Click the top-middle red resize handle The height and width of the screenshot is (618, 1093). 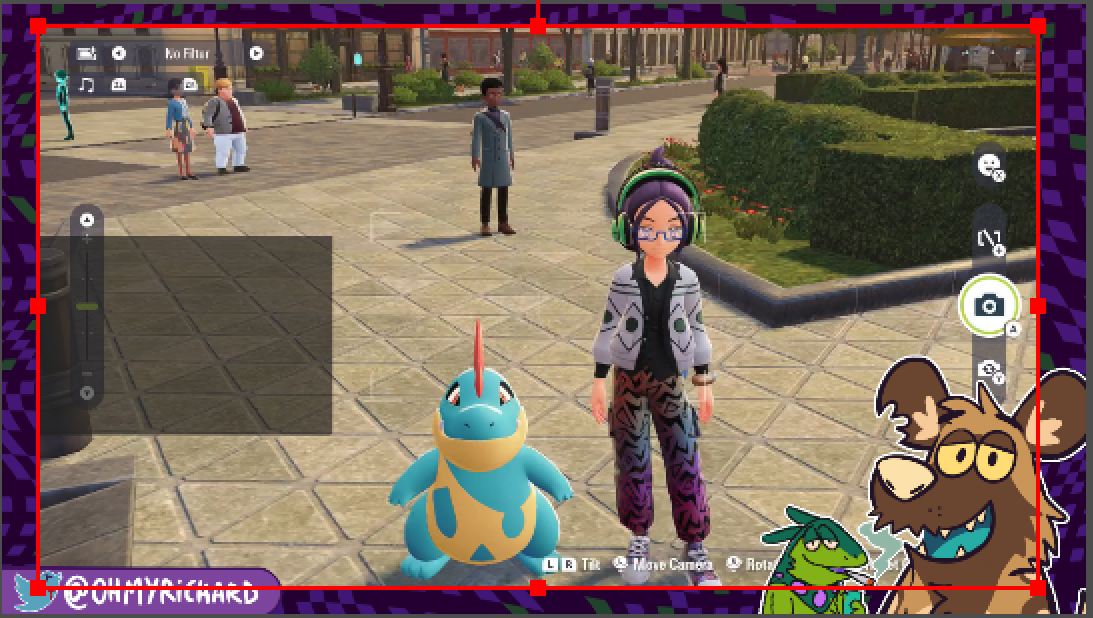coord(538,26)
